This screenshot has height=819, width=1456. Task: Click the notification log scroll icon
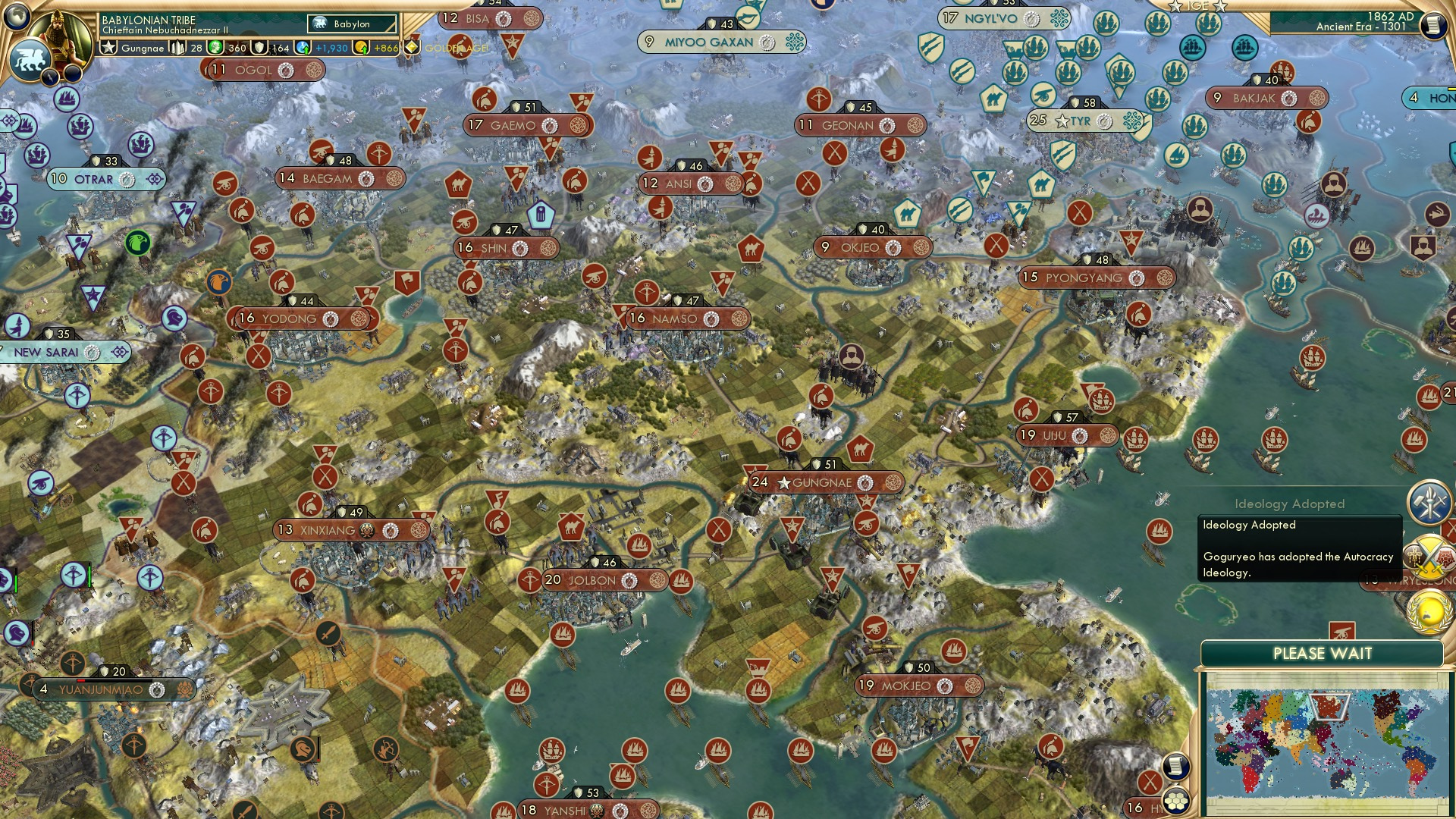[x=1175, y=767]
